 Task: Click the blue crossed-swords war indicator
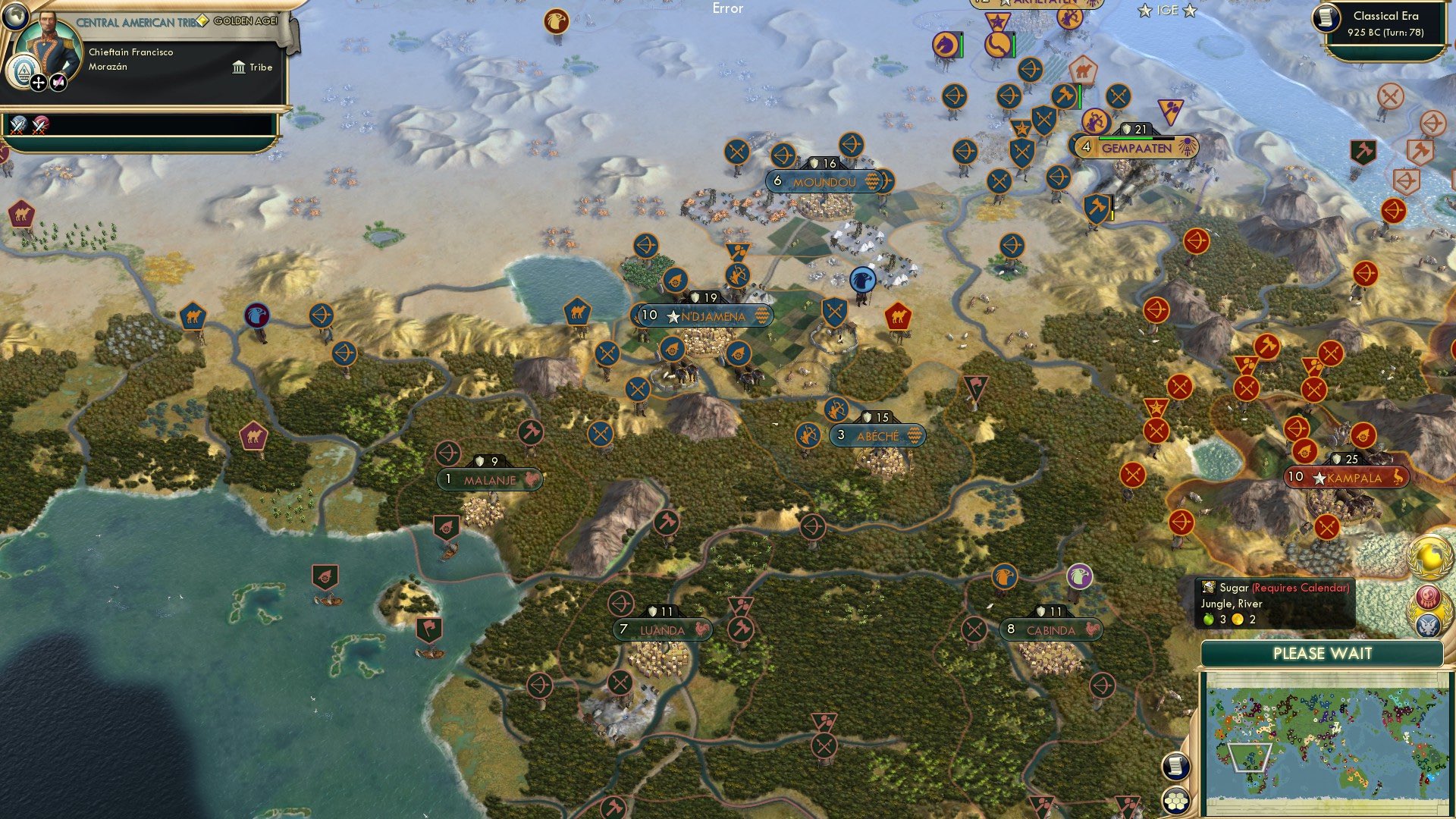(x=17, y=125)
